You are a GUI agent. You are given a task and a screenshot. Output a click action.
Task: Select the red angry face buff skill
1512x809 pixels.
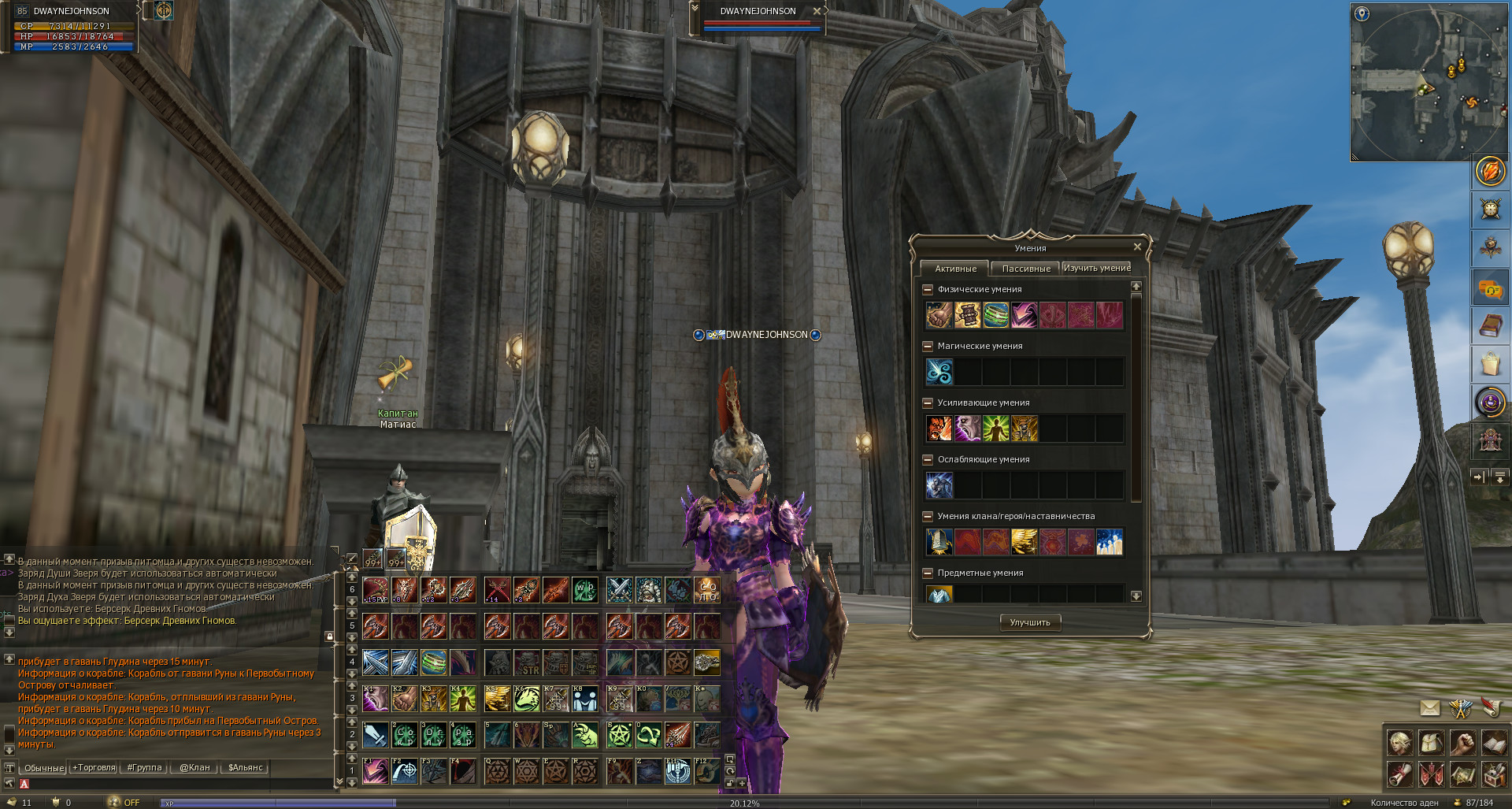click(x=939, y=429)
